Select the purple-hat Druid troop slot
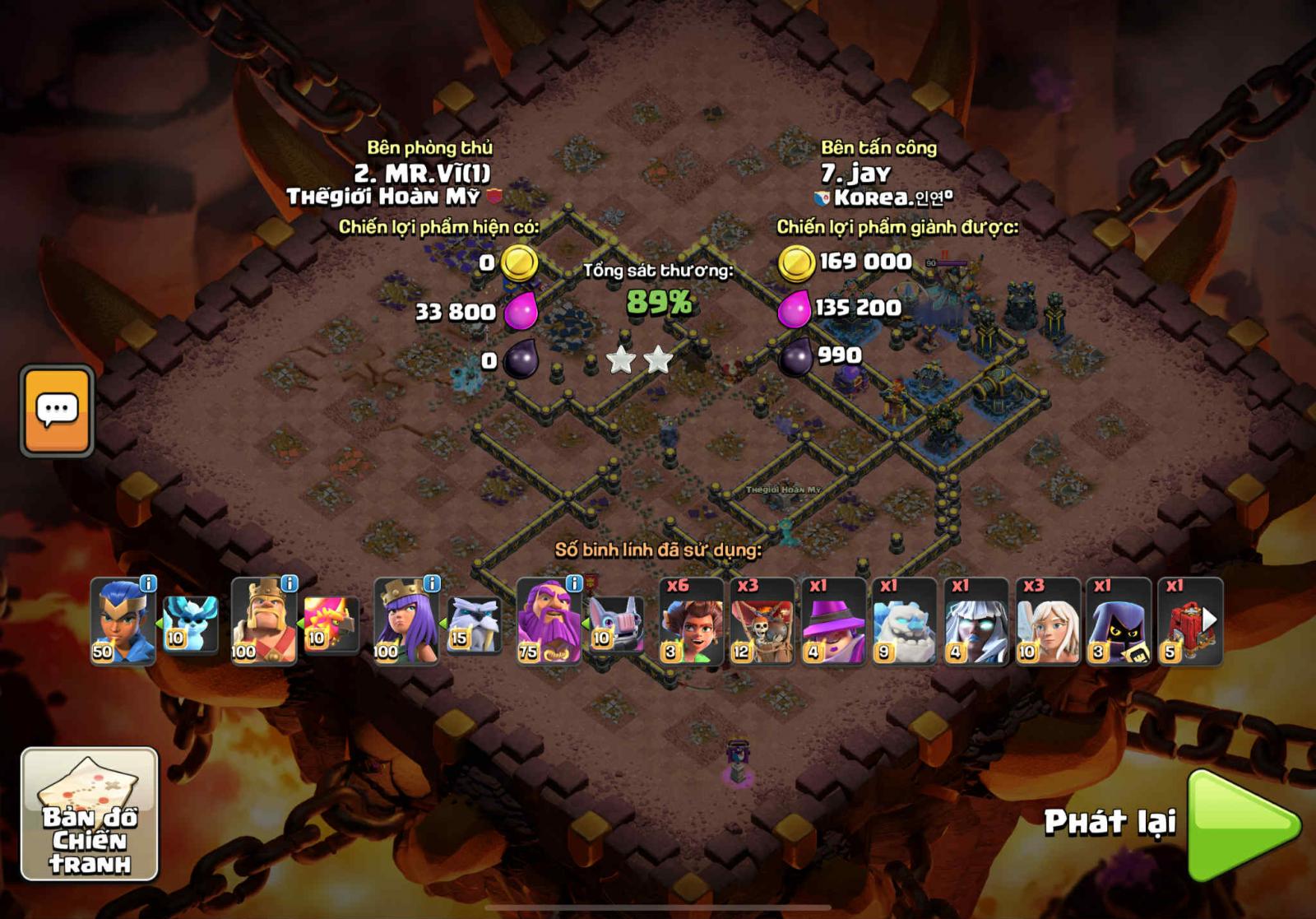Viewport: 1316px width, 919px height. click(x=834, y=621)
